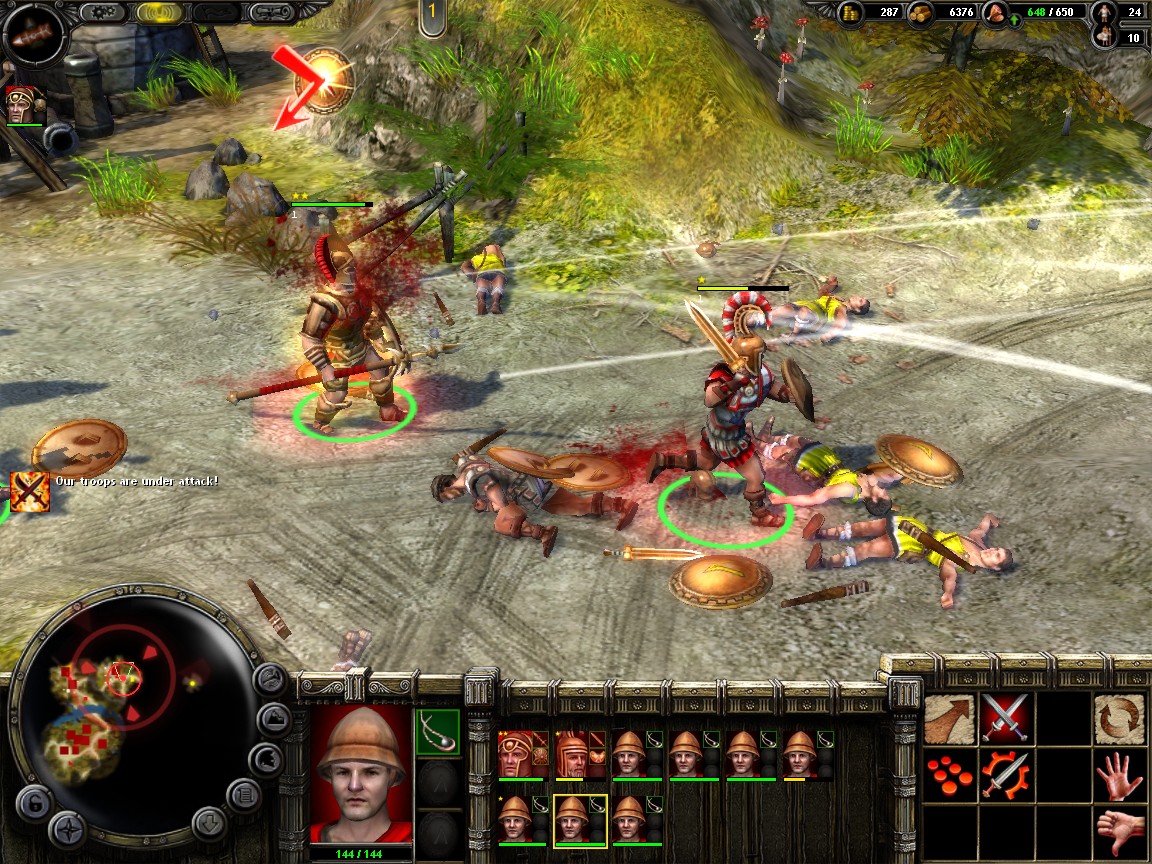
Task: Click the under-attack alert icon
Action: [30, 491]
